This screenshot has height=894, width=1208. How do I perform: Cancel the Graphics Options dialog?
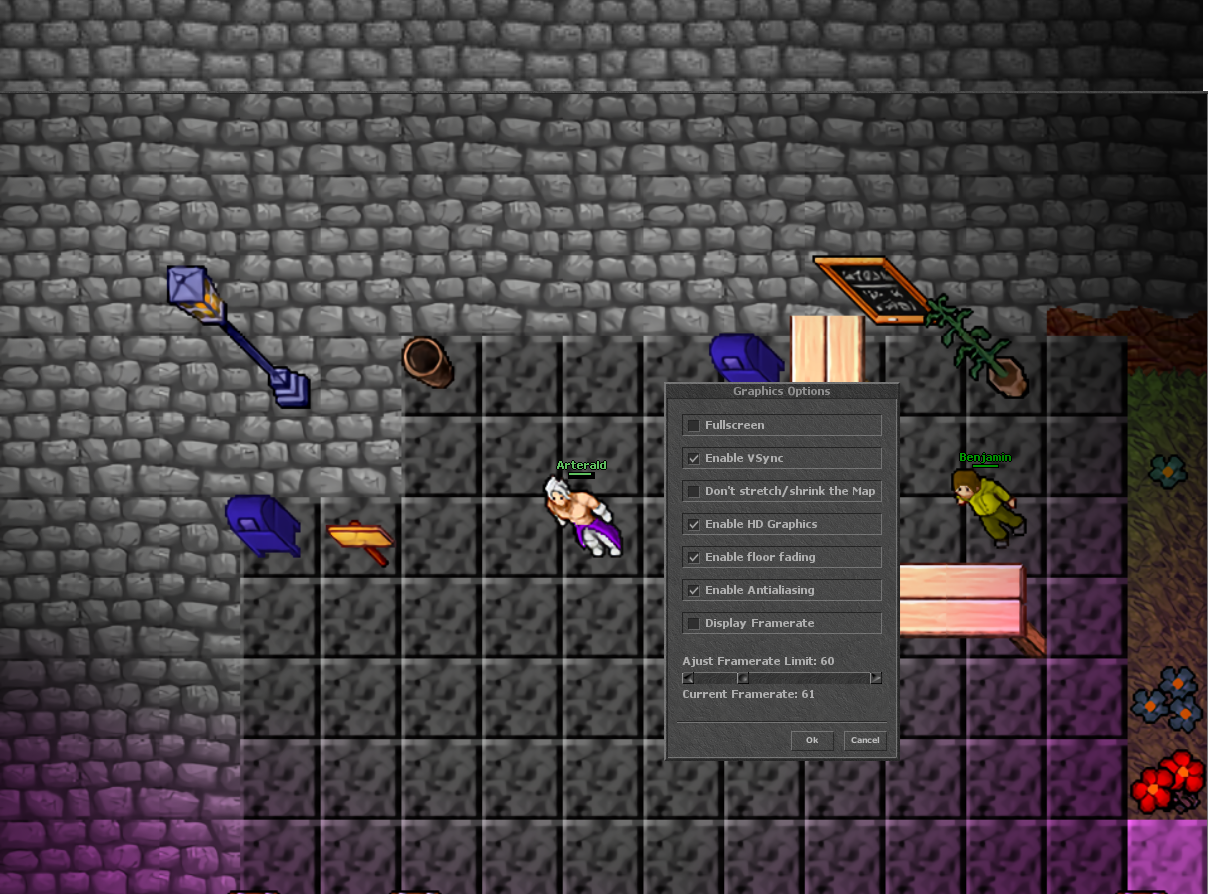point(865,740)
